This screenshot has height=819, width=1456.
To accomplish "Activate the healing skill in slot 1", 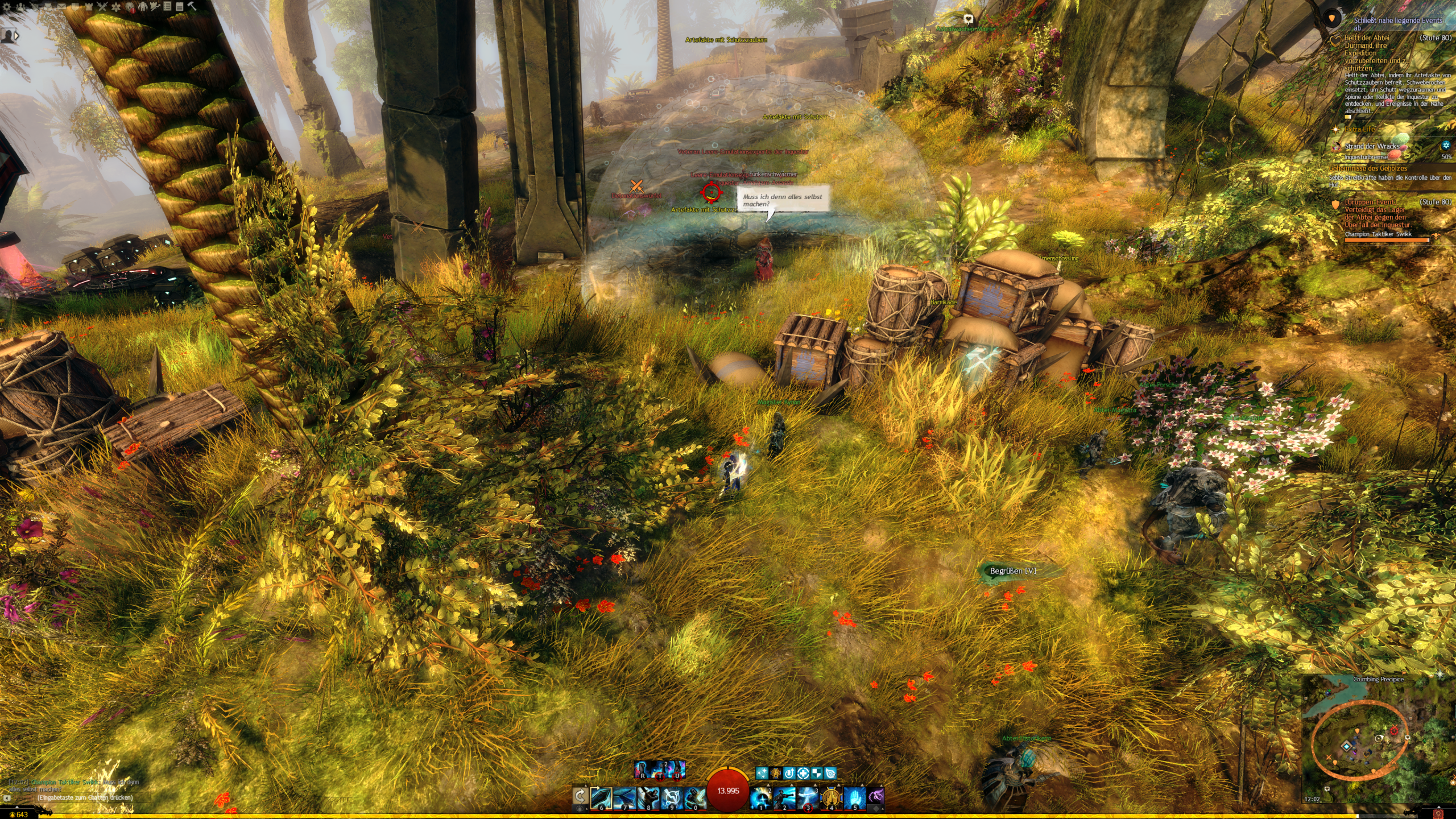I will tap(761, 798).
